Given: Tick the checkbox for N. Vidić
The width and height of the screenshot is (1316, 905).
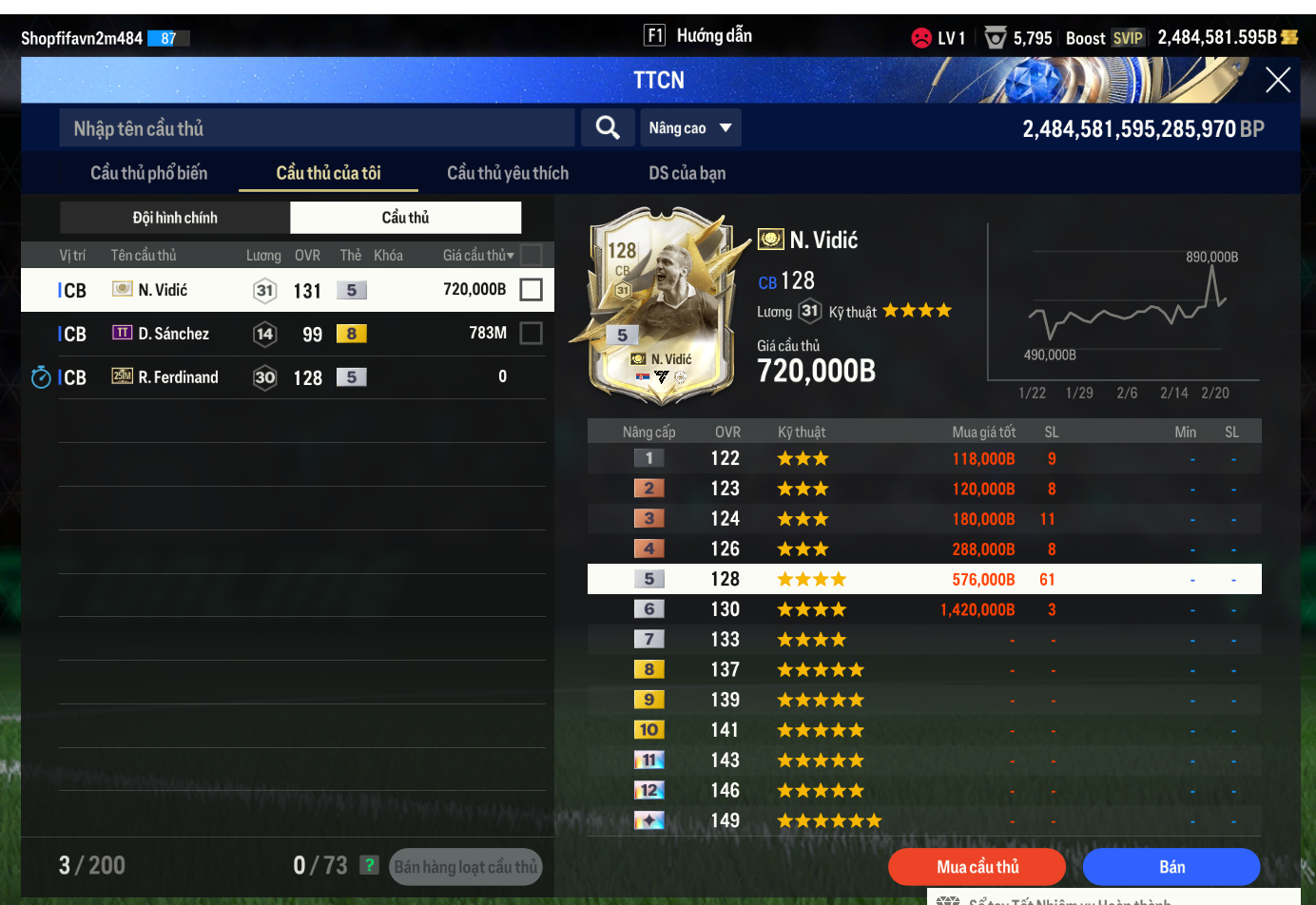Looking at the screenshot, I should pyautogui.click(x=532, y=290).
